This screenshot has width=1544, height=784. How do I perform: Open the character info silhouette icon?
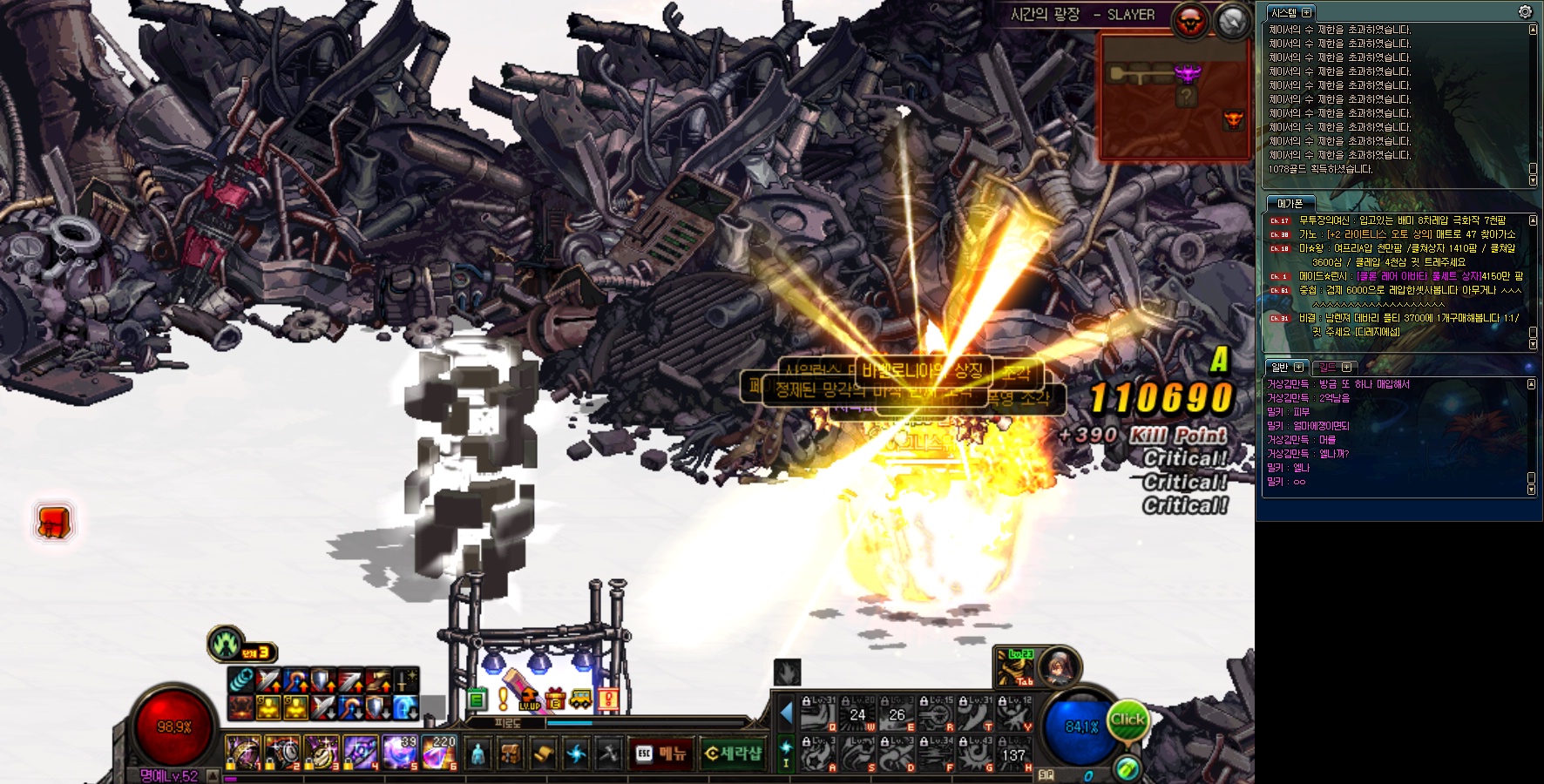coord(477,754)
